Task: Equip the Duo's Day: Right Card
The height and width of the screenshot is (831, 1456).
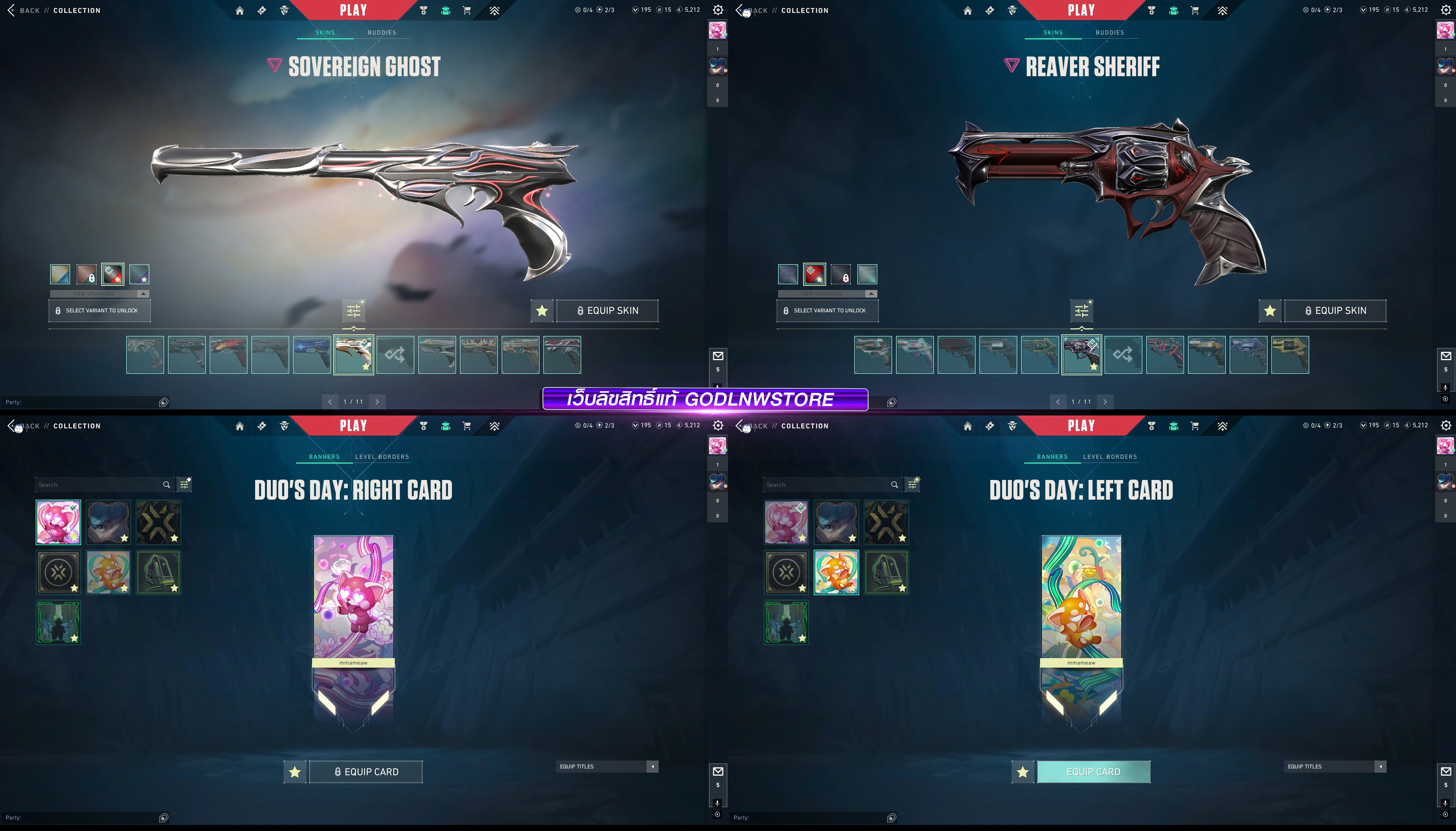Action: tap(366, 771)
